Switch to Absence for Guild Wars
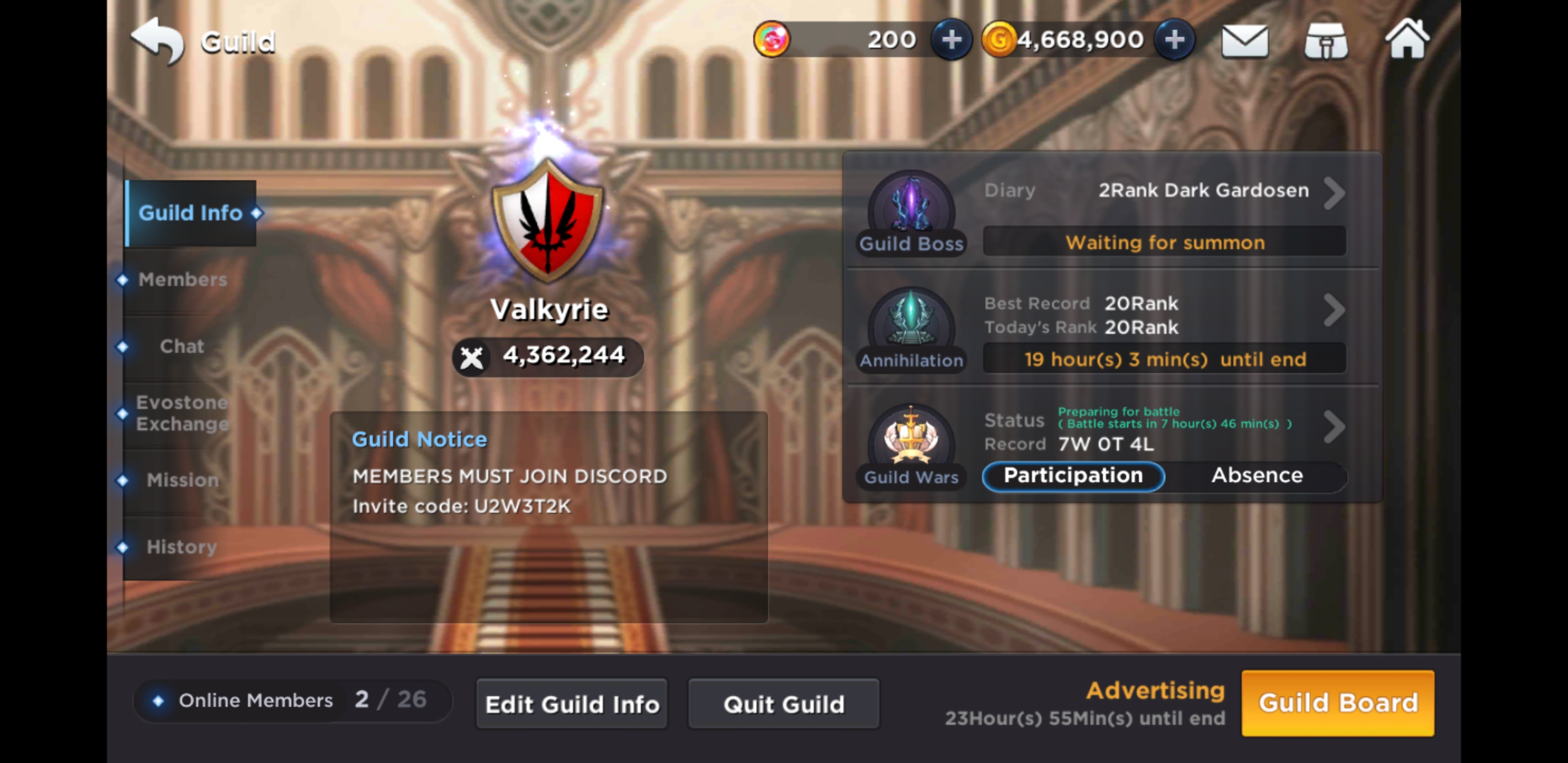The height and width of the screenshot is (763, 1568). coord(1257,476)
